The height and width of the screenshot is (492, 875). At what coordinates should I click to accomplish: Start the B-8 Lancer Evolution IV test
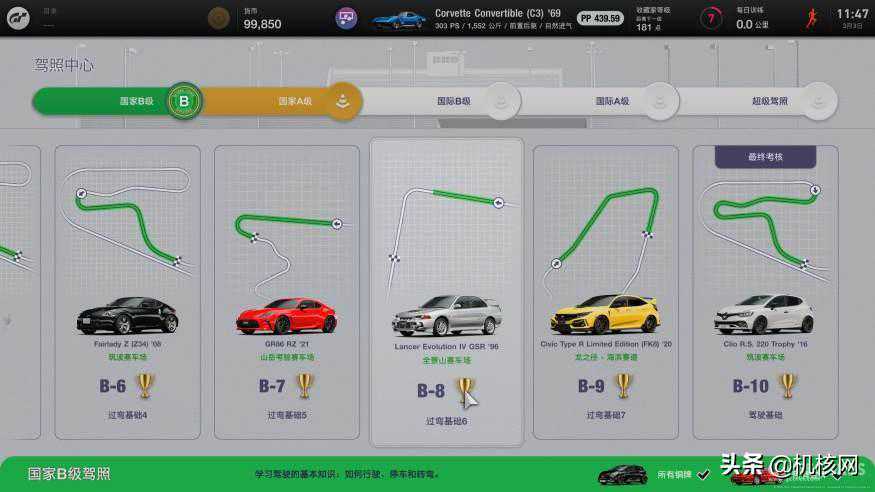pos(446,292)
